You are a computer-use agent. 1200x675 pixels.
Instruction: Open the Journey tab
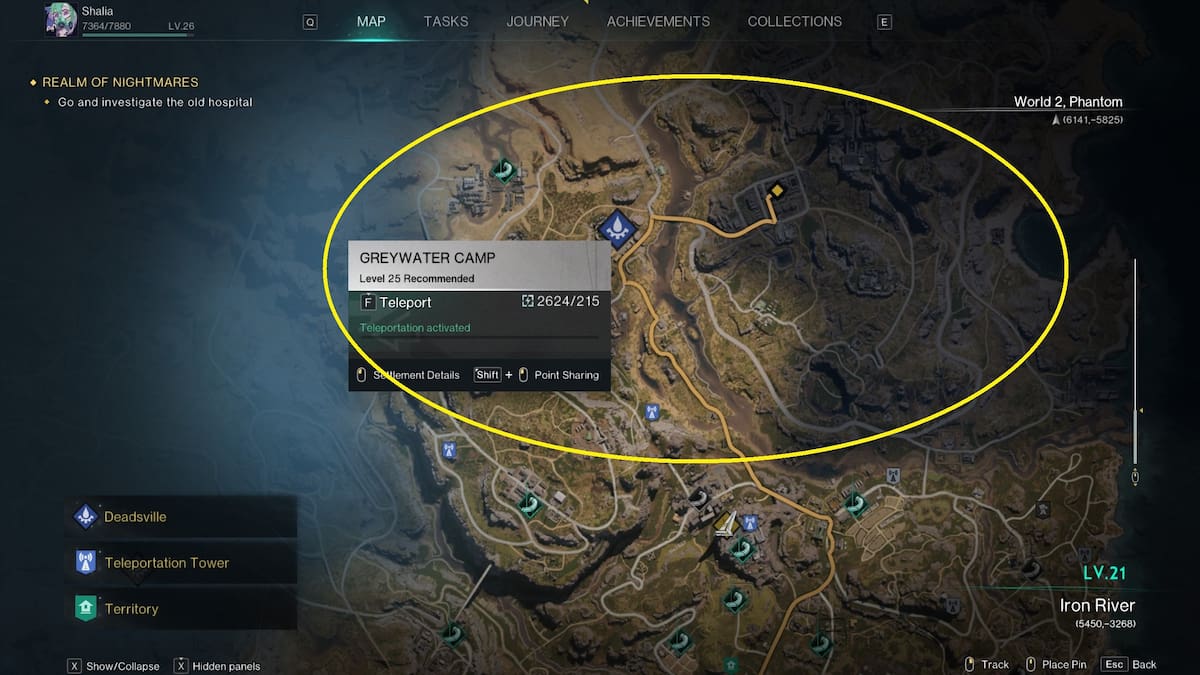(537, 21)
